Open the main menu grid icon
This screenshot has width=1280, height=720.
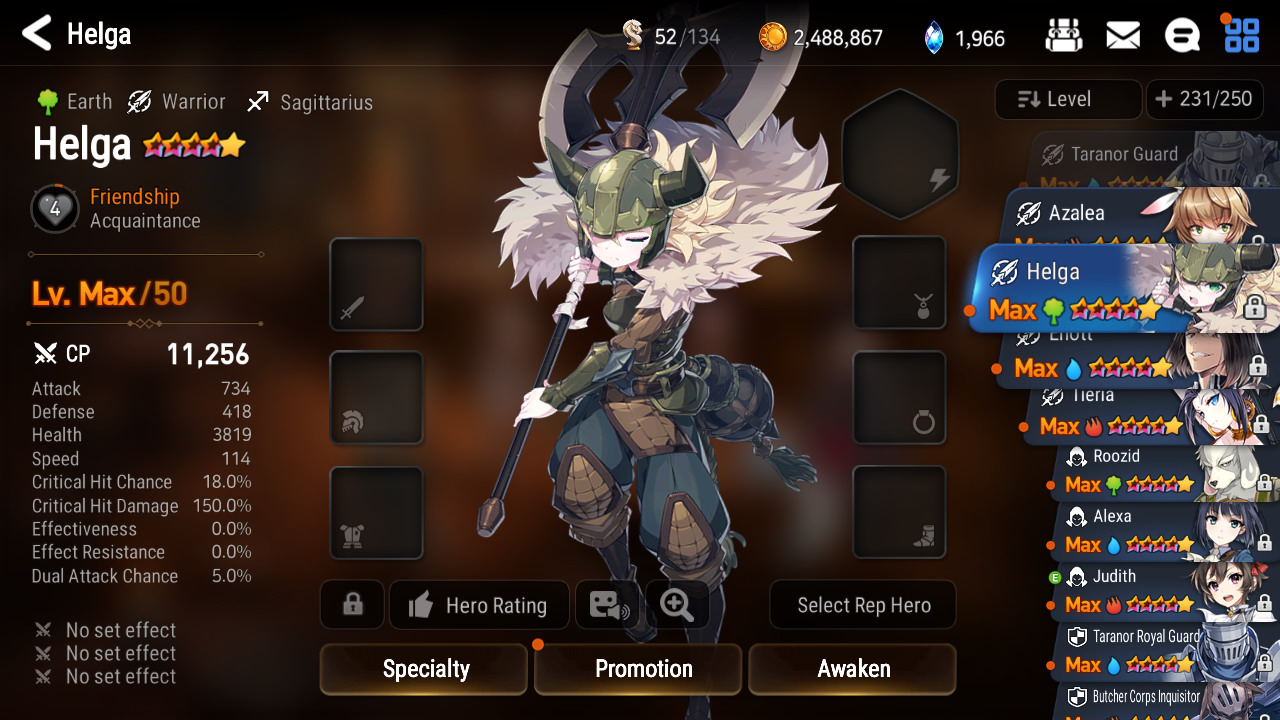pyautogui.click(x=1241, y=35)
